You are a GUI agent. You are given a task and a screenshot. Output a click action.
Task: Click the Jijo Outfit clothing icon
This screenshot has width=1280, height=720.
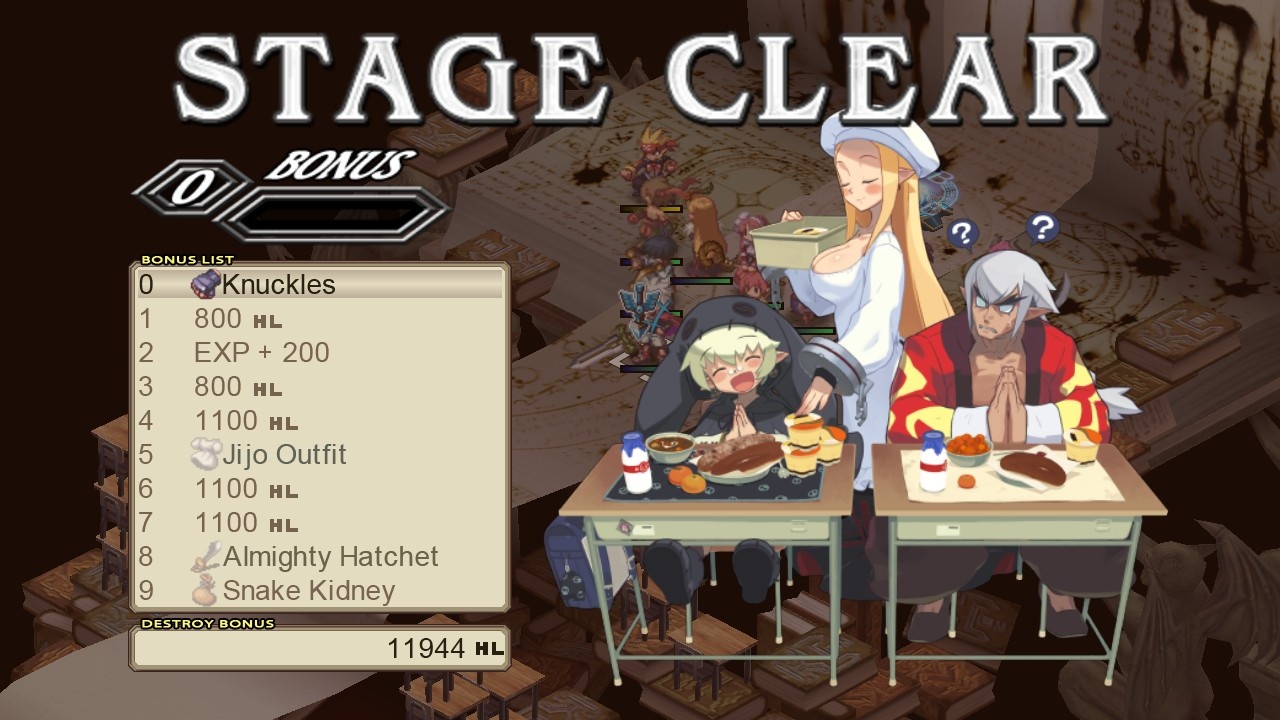(206, 454)
